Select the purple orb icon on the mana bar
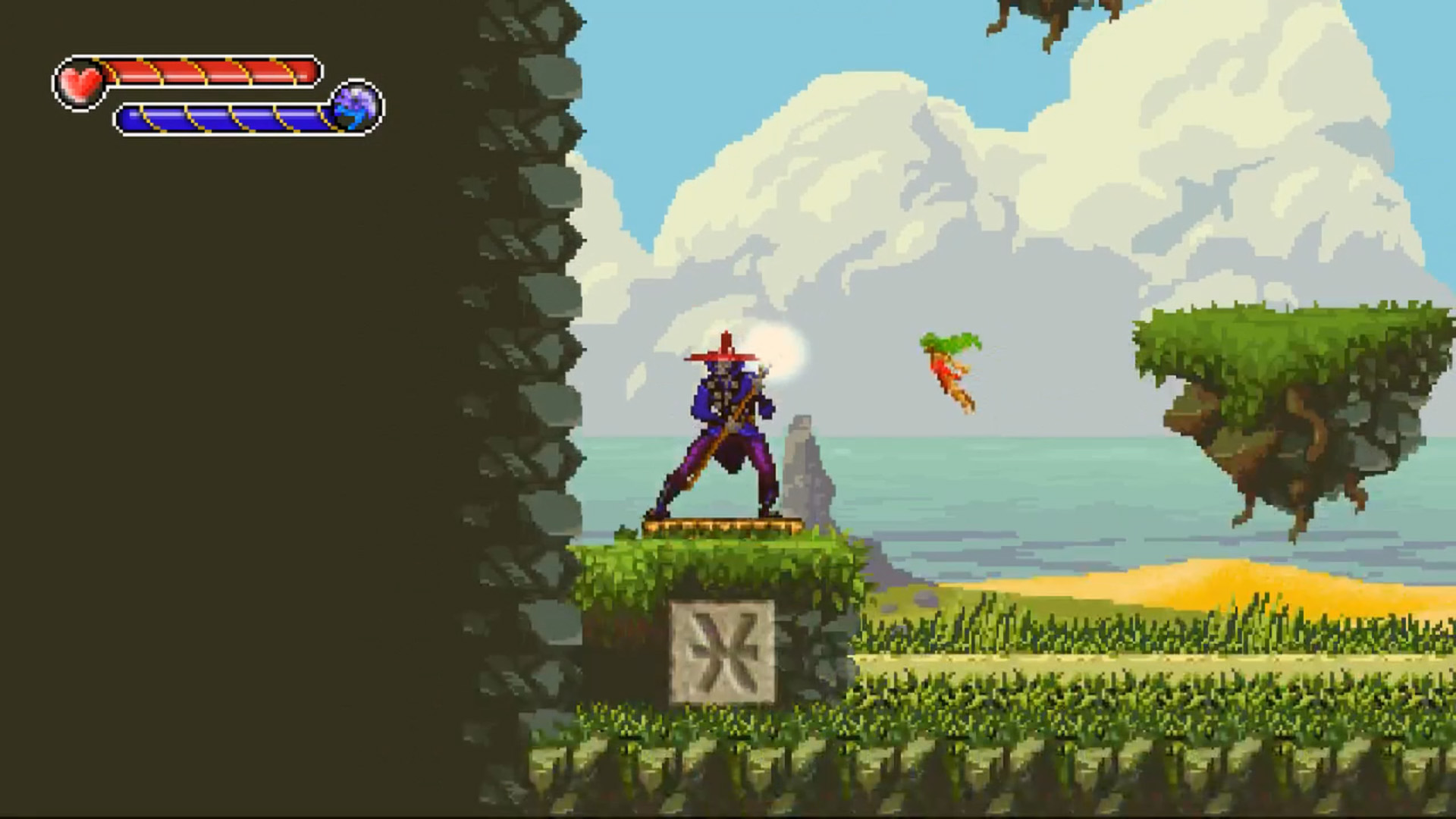The width and height of the screenshot is (1456, 819). coord(356,110)
